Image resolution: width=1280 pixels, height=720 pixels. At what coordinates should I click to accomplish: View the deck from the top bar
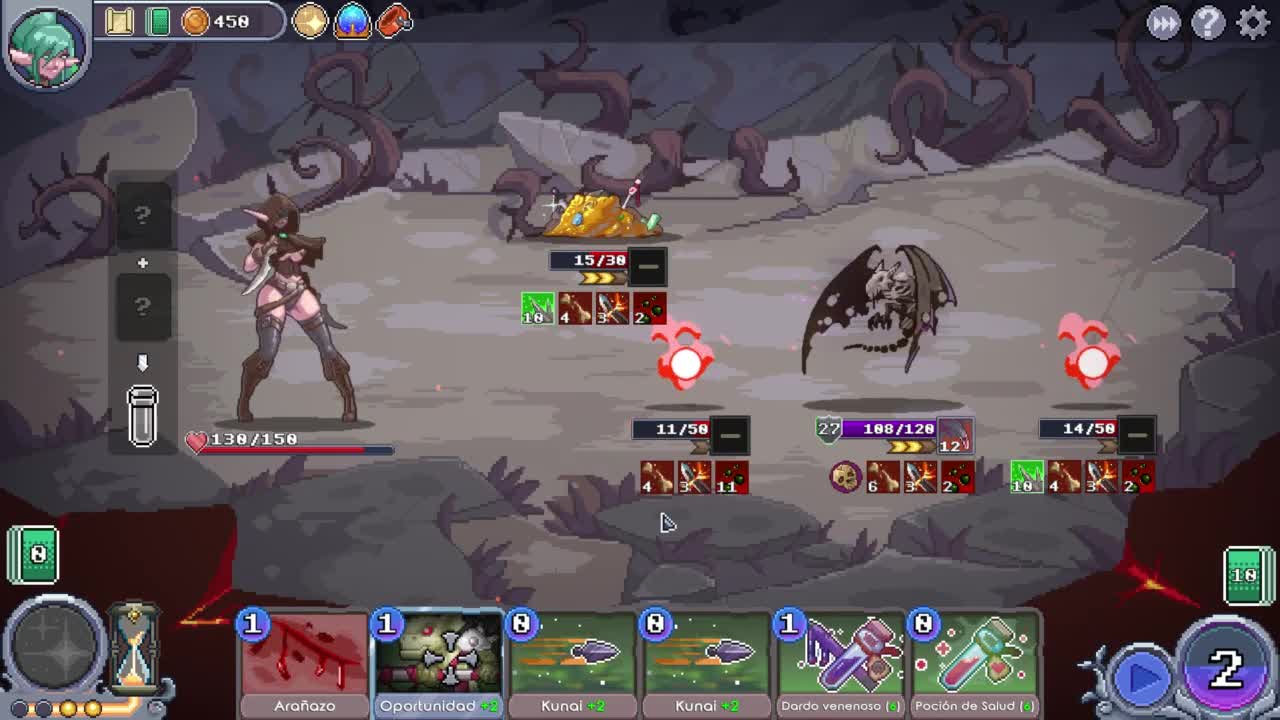158,21
